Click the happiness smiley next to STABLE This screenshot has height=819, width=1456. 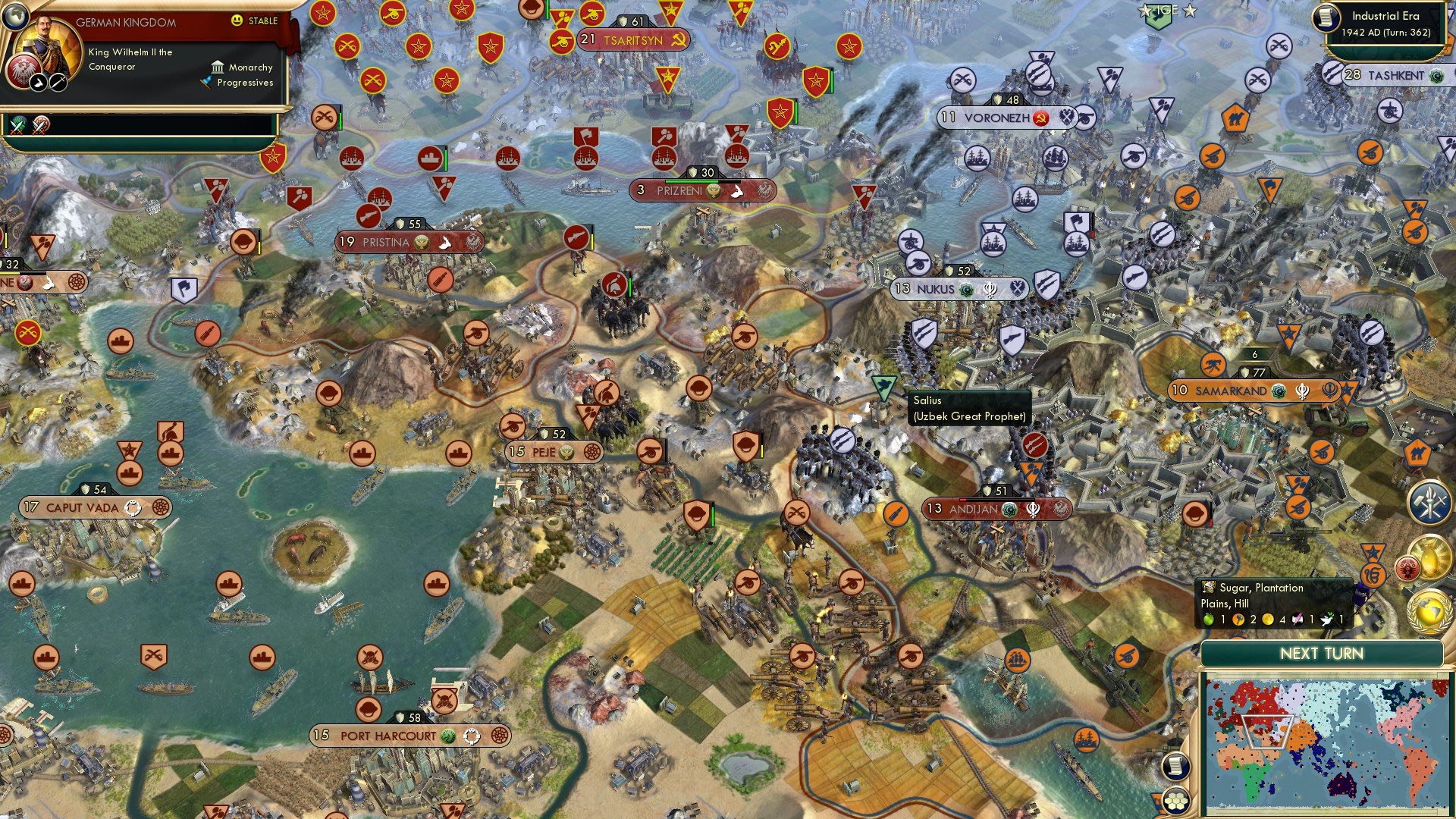point(237,20)
